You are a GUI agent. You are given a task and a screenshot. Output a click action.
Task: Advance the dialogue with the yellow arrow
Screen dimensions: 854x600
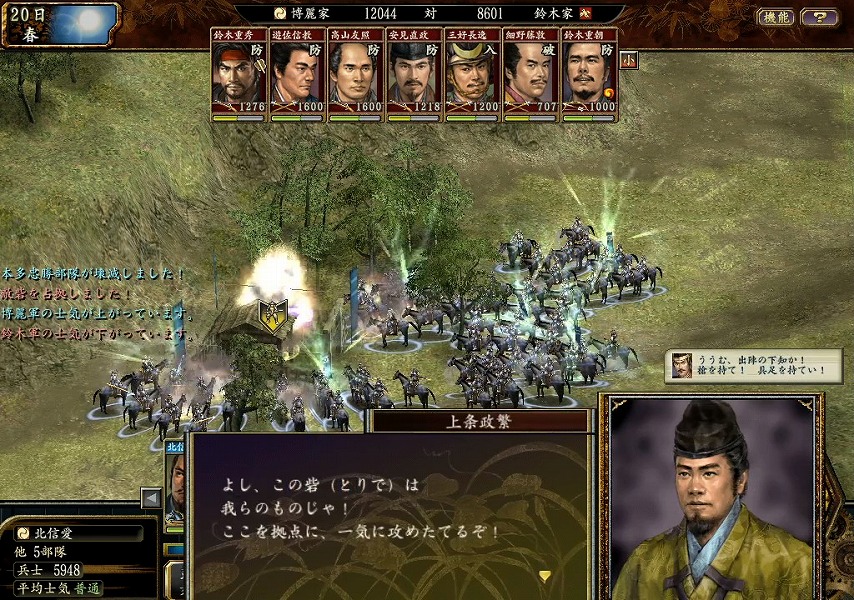coord(545,576)
